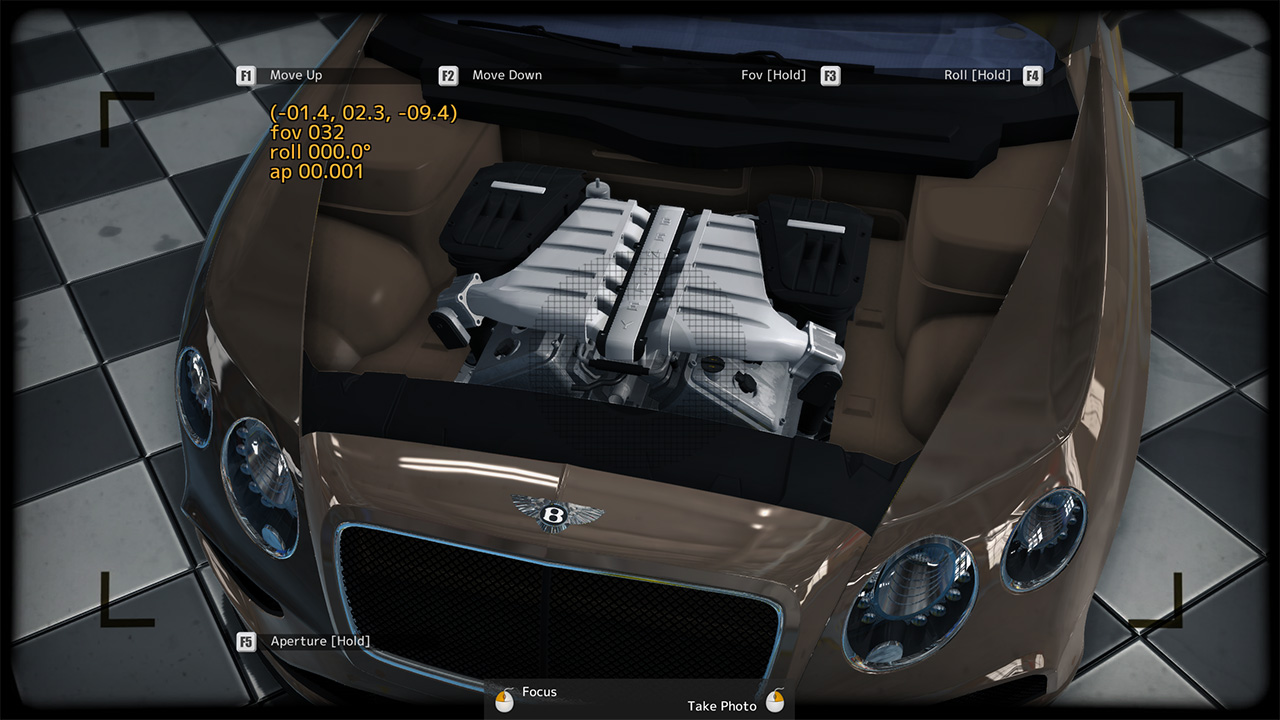The height and width of the screenshot is (720, 1280).
Task: Activate the Aperture [Hold] control
Action: [x=318, y=641]
